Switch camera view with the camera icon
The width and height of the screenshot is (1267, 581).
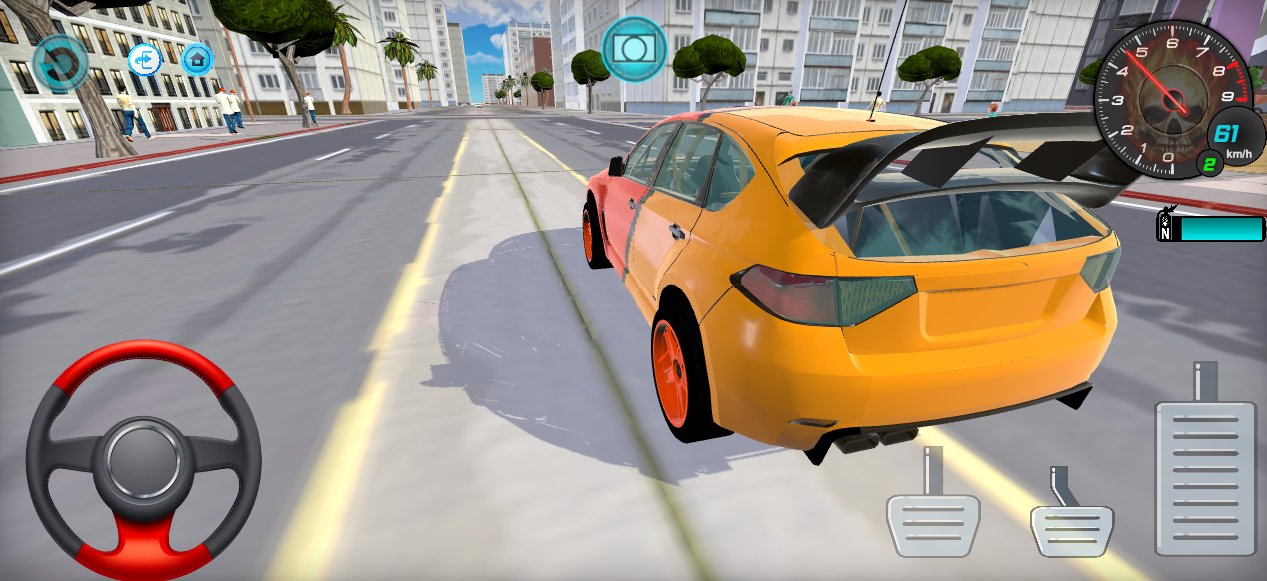click(634, 49)
